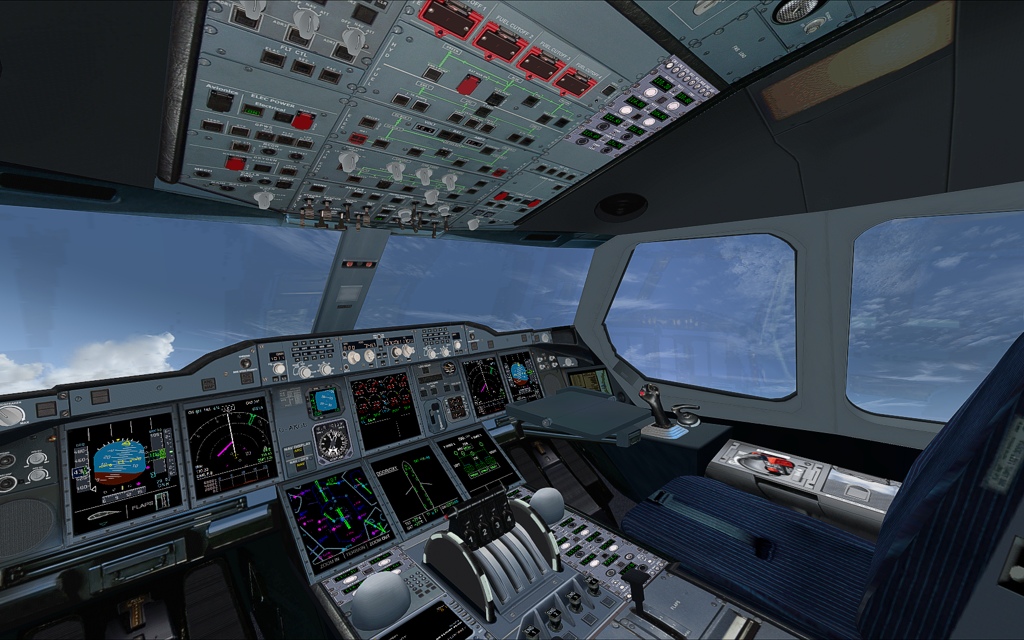
Task: Select the captain's navigation display with compass arc
Action: pyautogui.click(x=232, y=447)
